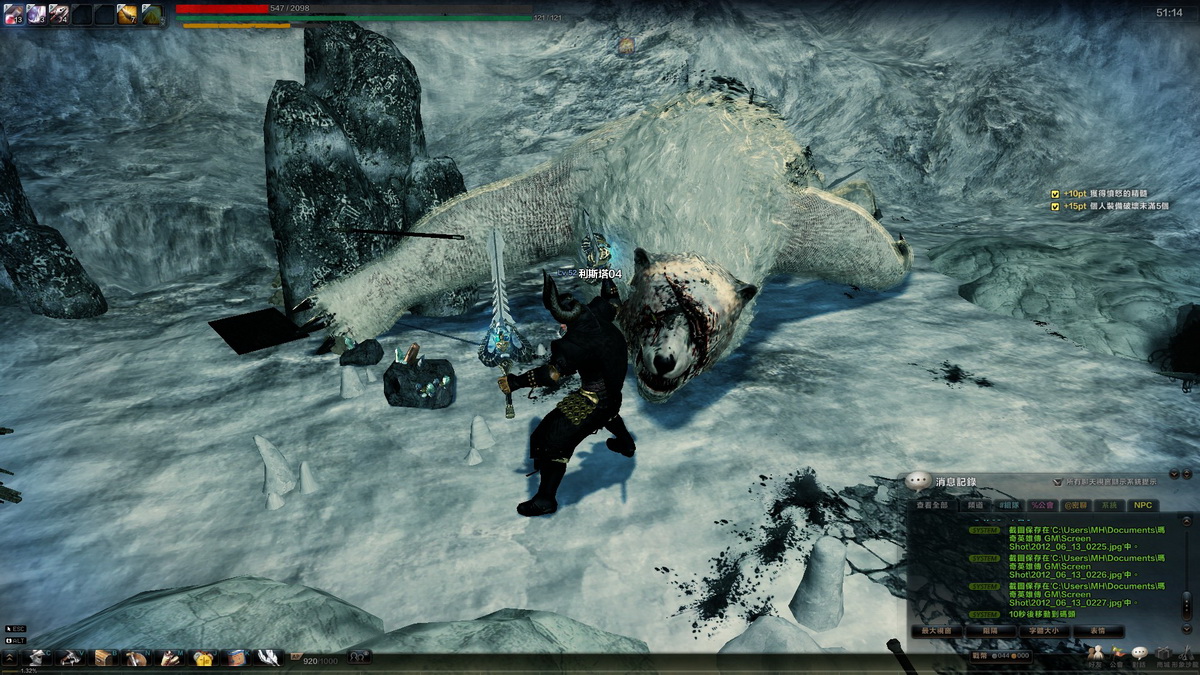The width and height of the screenshot is (1200, 675).
Task: Switch to the 查看全部 chat tab
Action: (934, 506)
